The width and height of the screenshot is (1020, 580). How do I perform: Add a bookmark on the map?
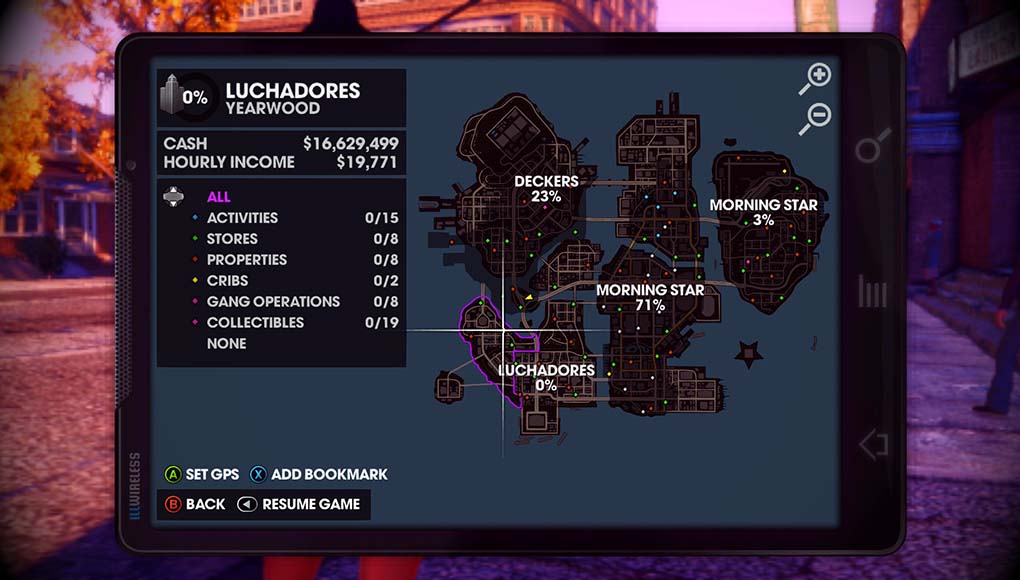(318, 474)
